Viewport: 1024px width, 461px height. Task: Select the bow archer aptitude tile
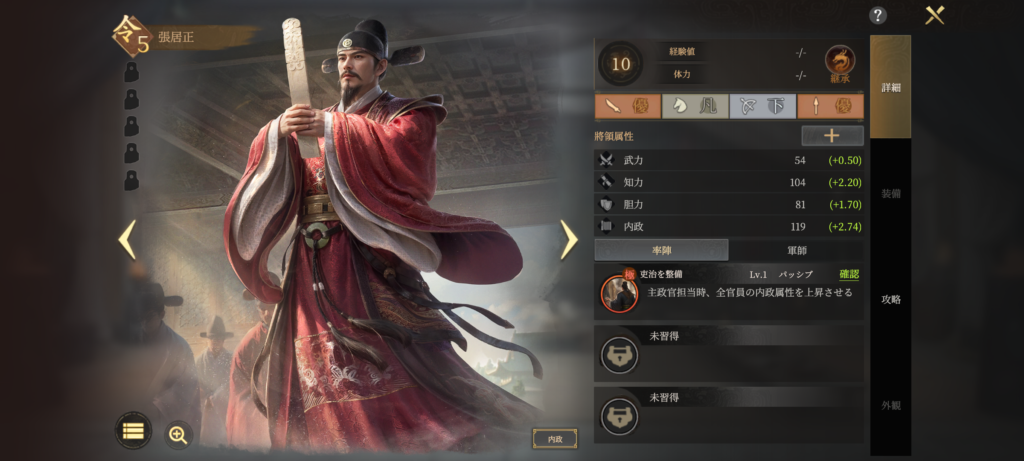(x=763, y=106)
